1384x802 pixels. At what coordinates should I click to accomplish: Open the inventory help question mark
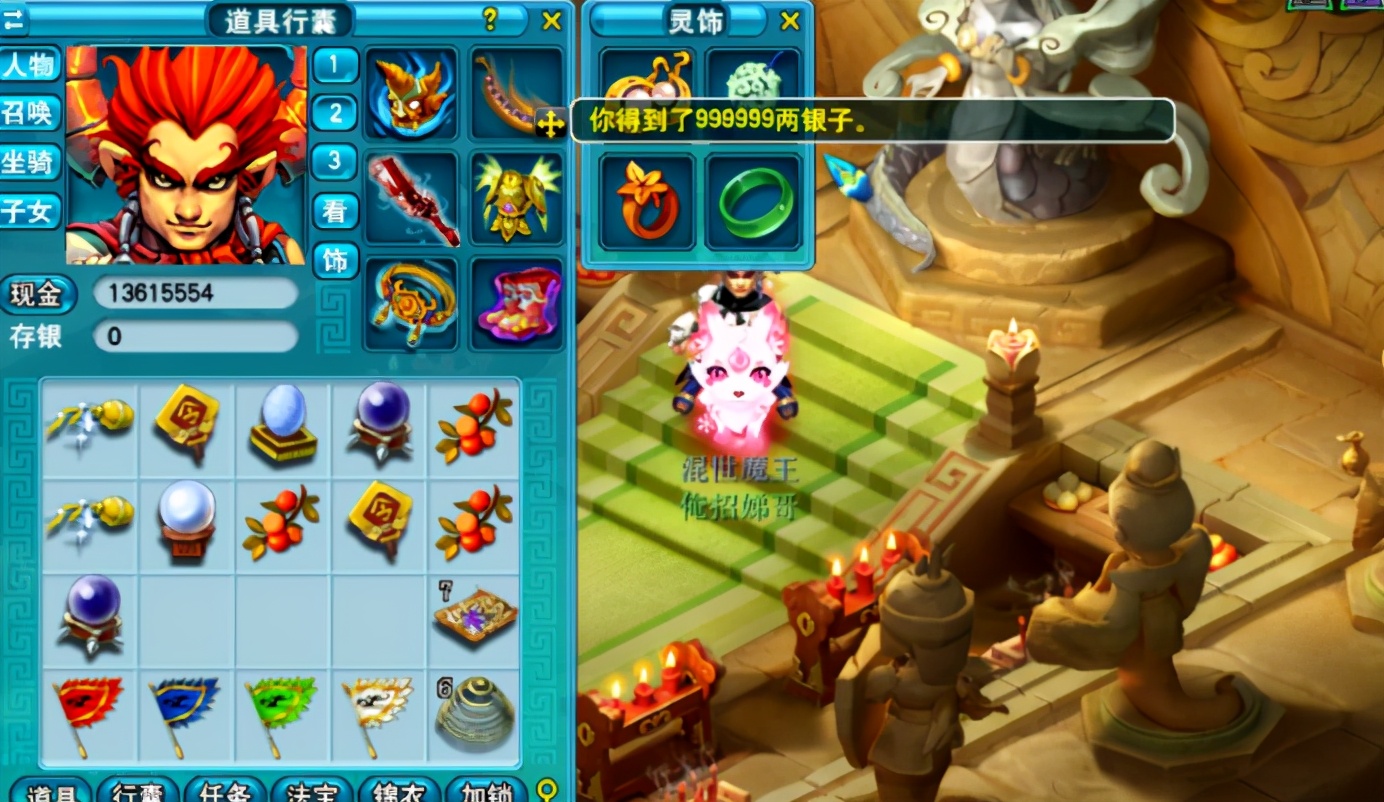(490, 19)
